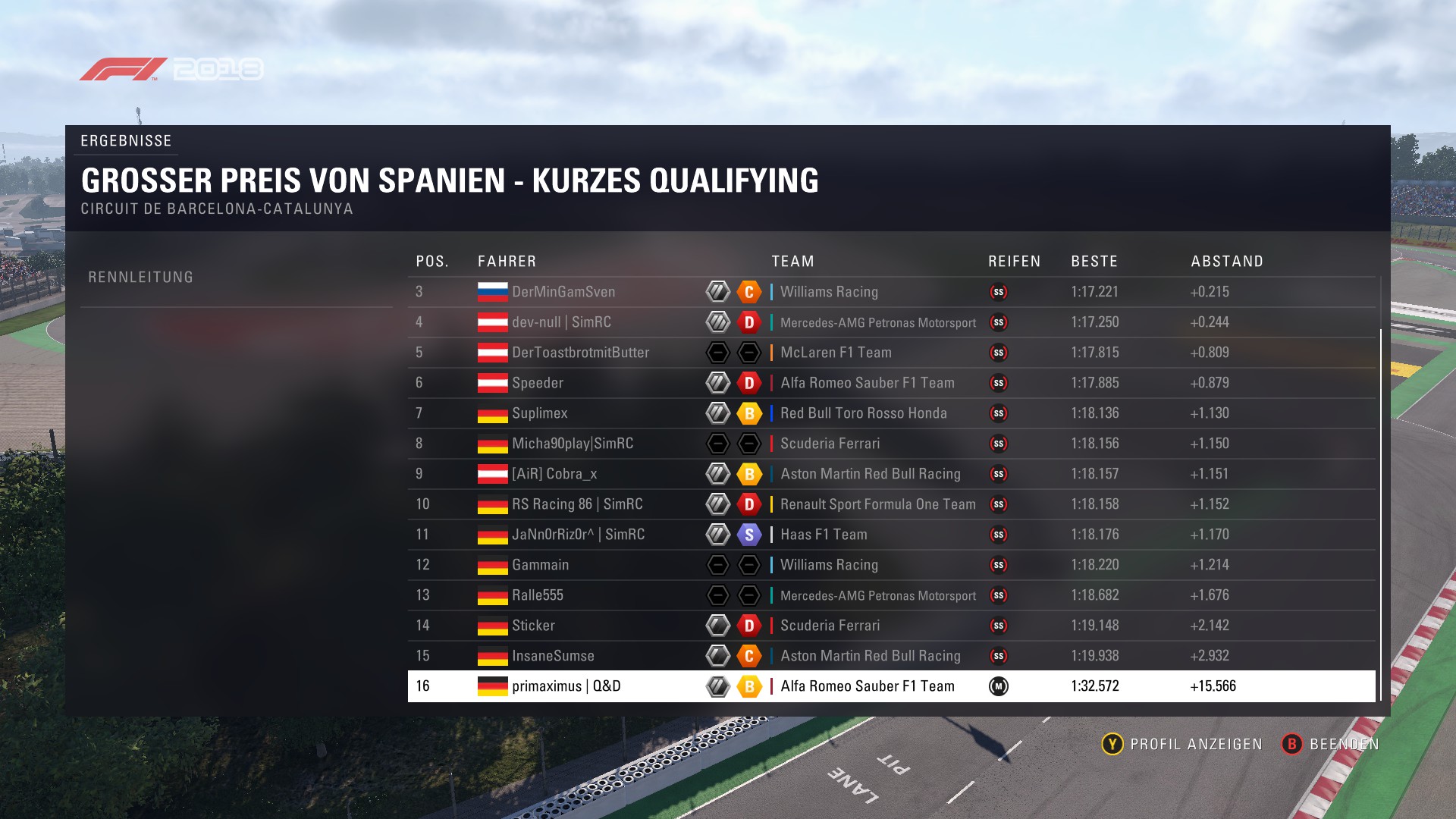
Task: Select the RS Racing 86 | SimRC row
Action: (x=577, y=504)
